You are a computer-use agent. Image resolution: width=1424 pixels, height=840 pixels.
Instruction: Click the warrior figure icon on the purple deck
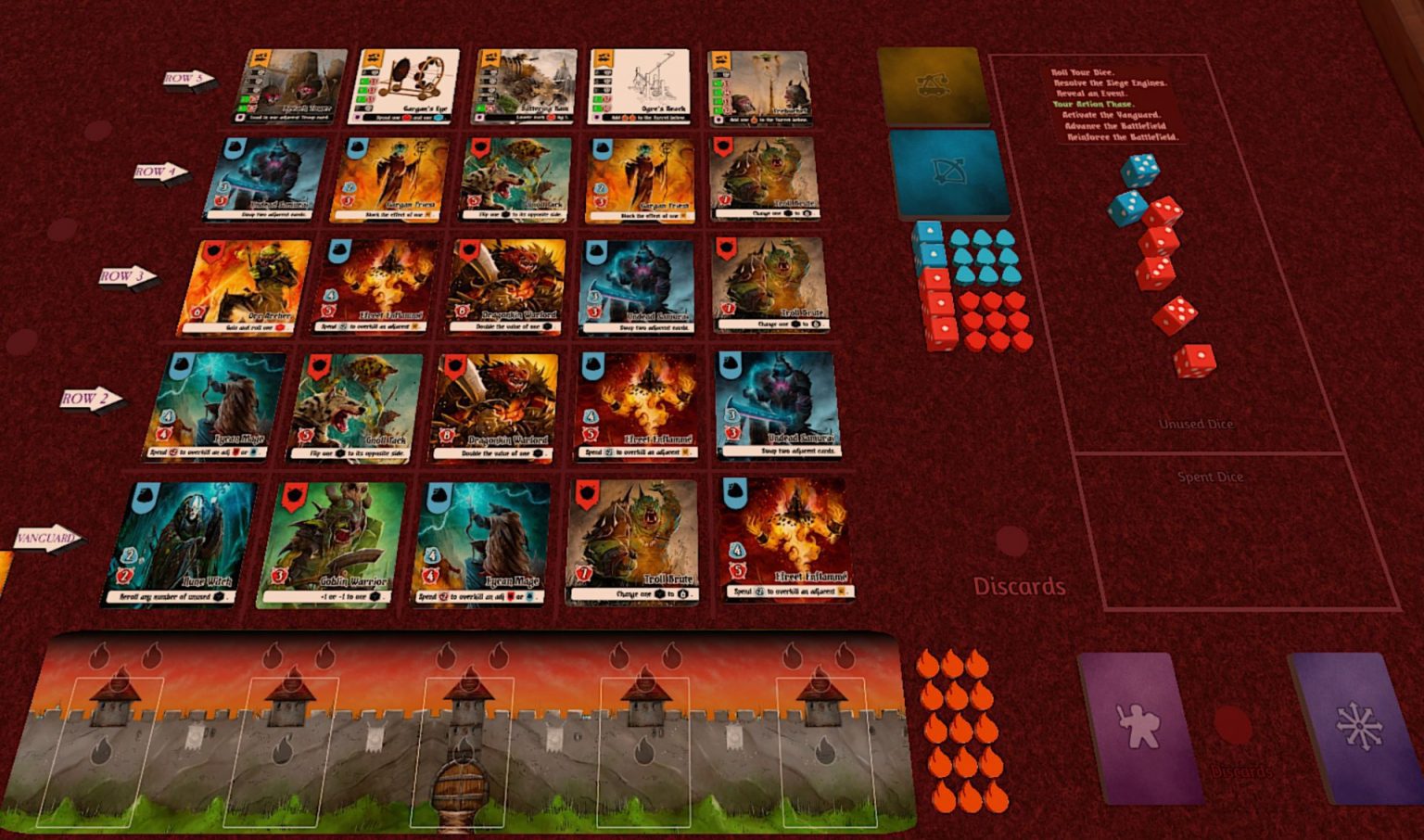click(x=1138, y=728)
